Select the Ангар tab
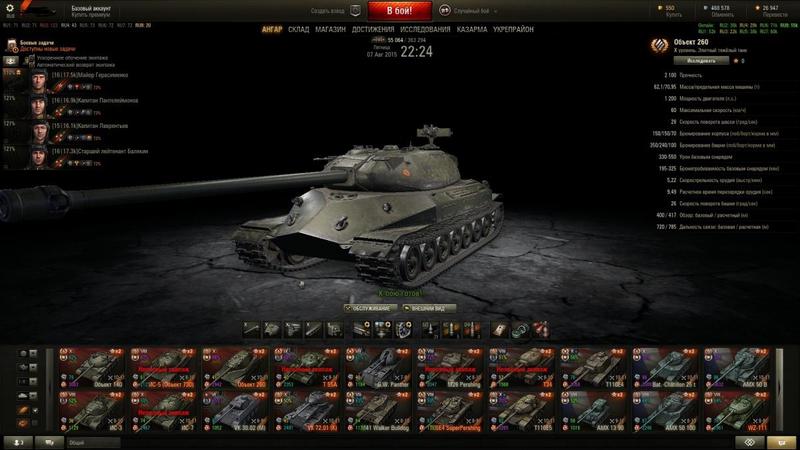Screen dimensions: 800x450 click(271, 30)
